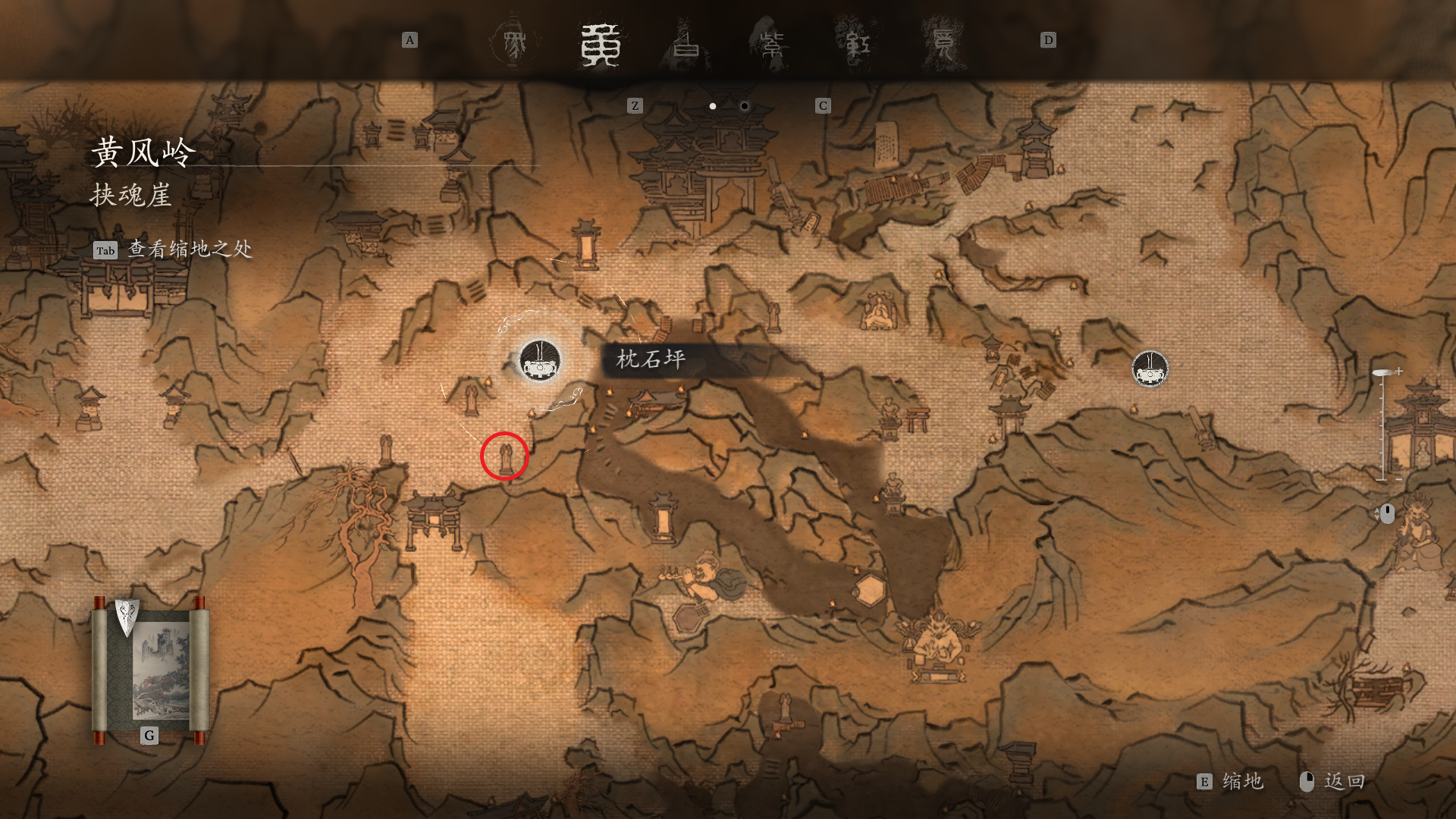Select the highlighted 黄 chapter tab

click(x=601, y=44)
